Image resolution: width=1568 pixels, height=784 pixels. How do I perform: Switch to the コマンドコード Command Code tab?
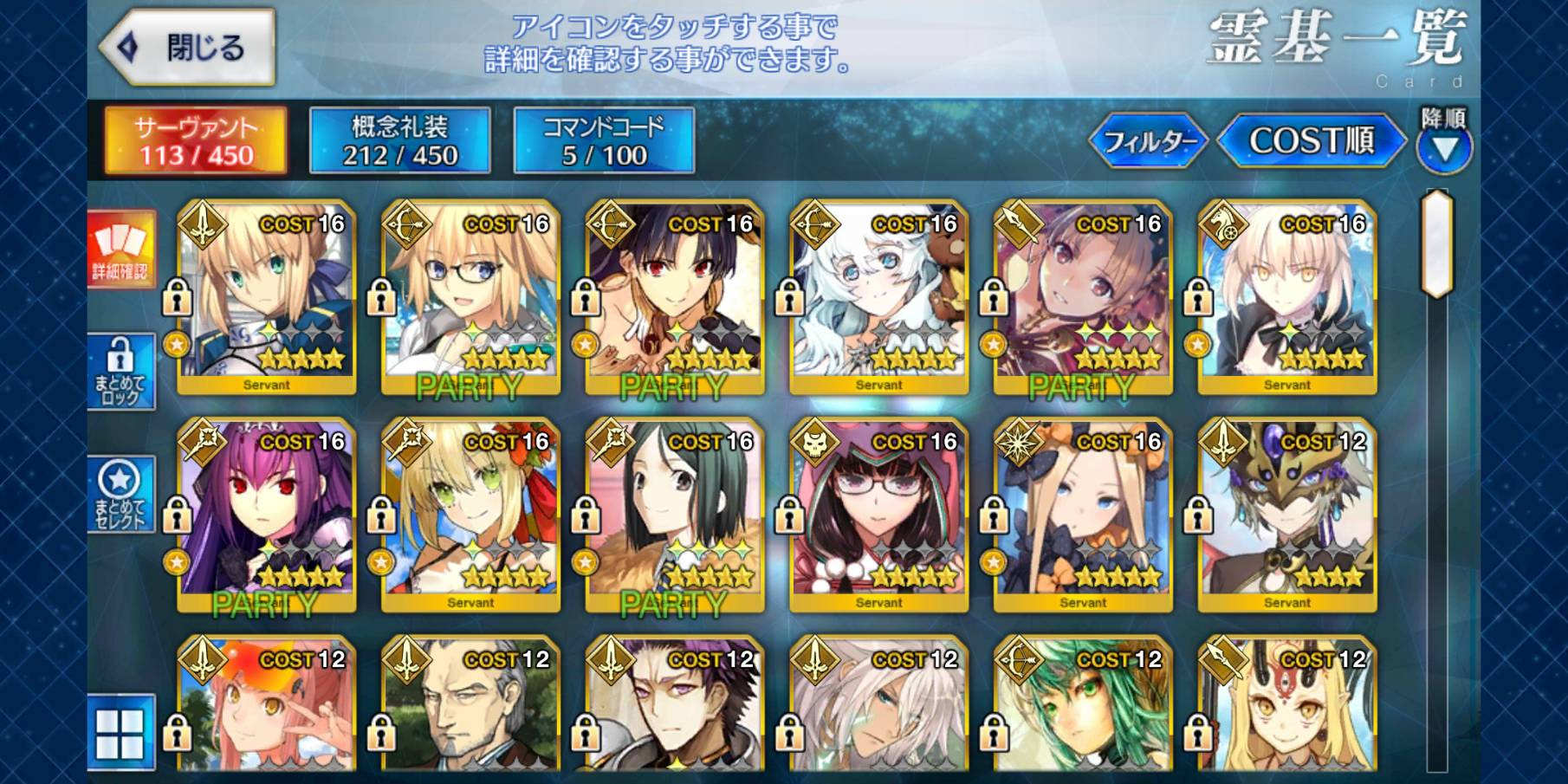pos(606,143)
